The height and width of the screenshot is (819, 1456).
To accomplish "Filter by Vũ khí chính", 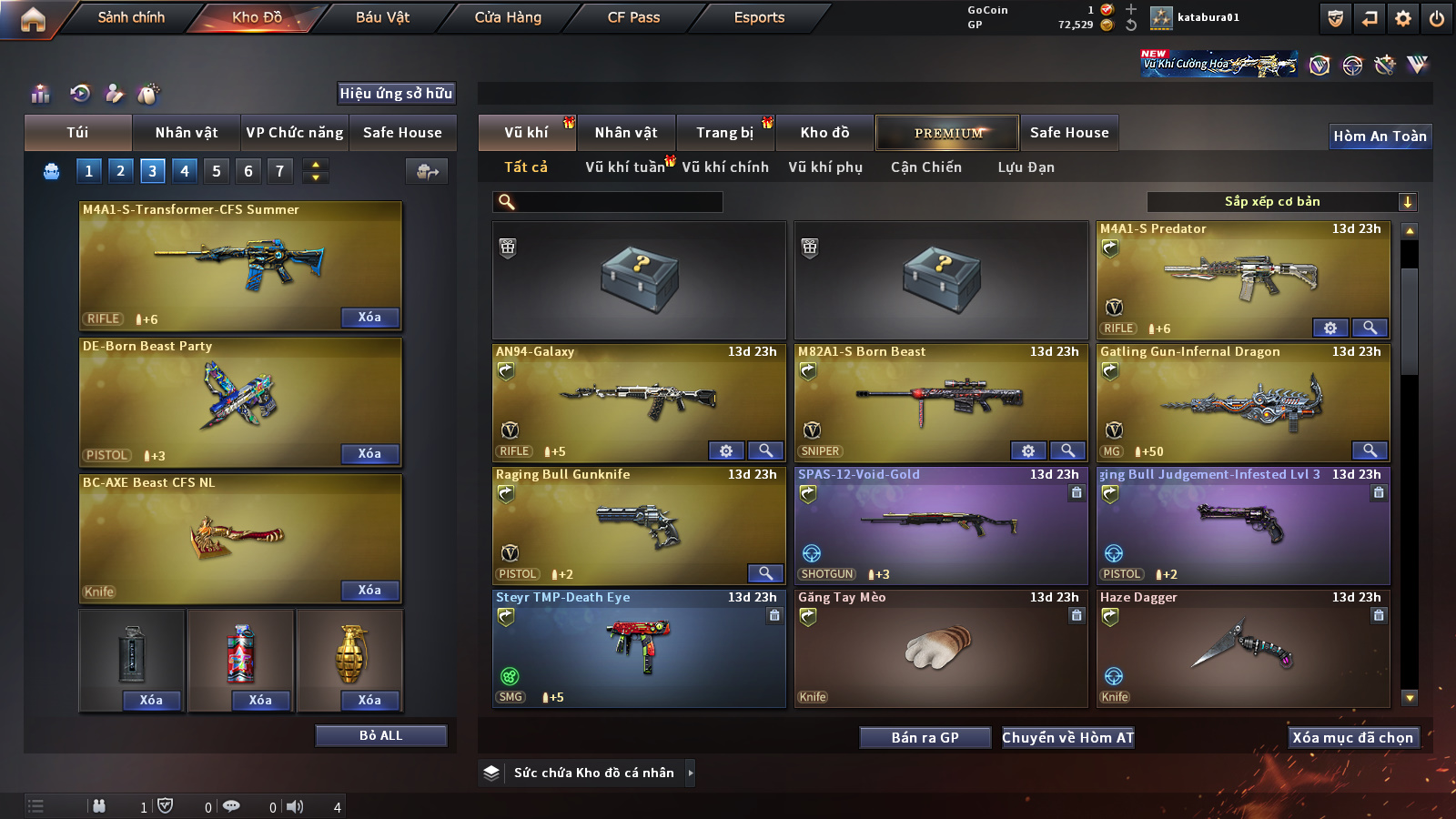I will [x=725, y=167].
